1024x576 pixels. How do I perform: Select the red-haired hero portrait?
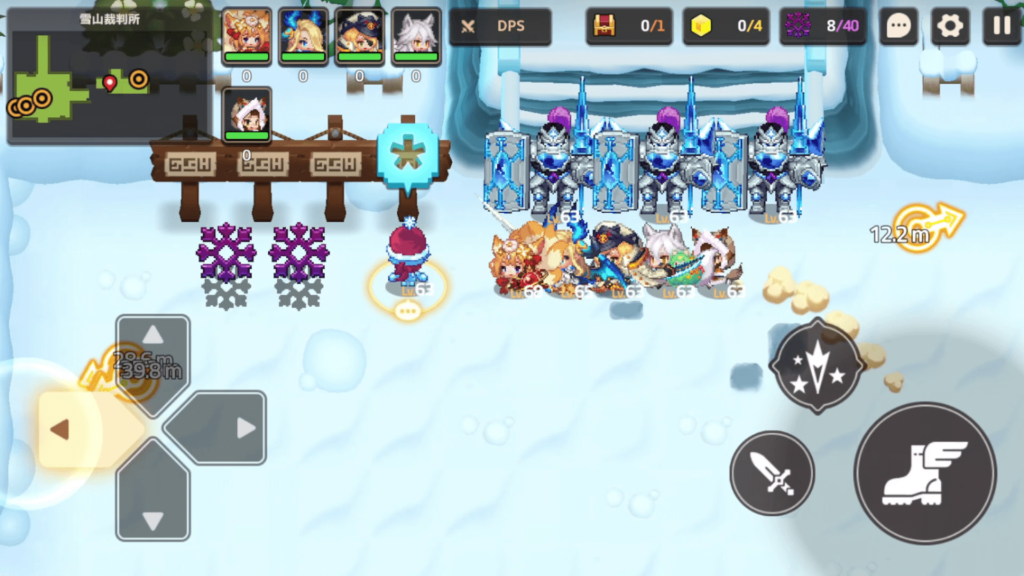click(x=246, y=36)
